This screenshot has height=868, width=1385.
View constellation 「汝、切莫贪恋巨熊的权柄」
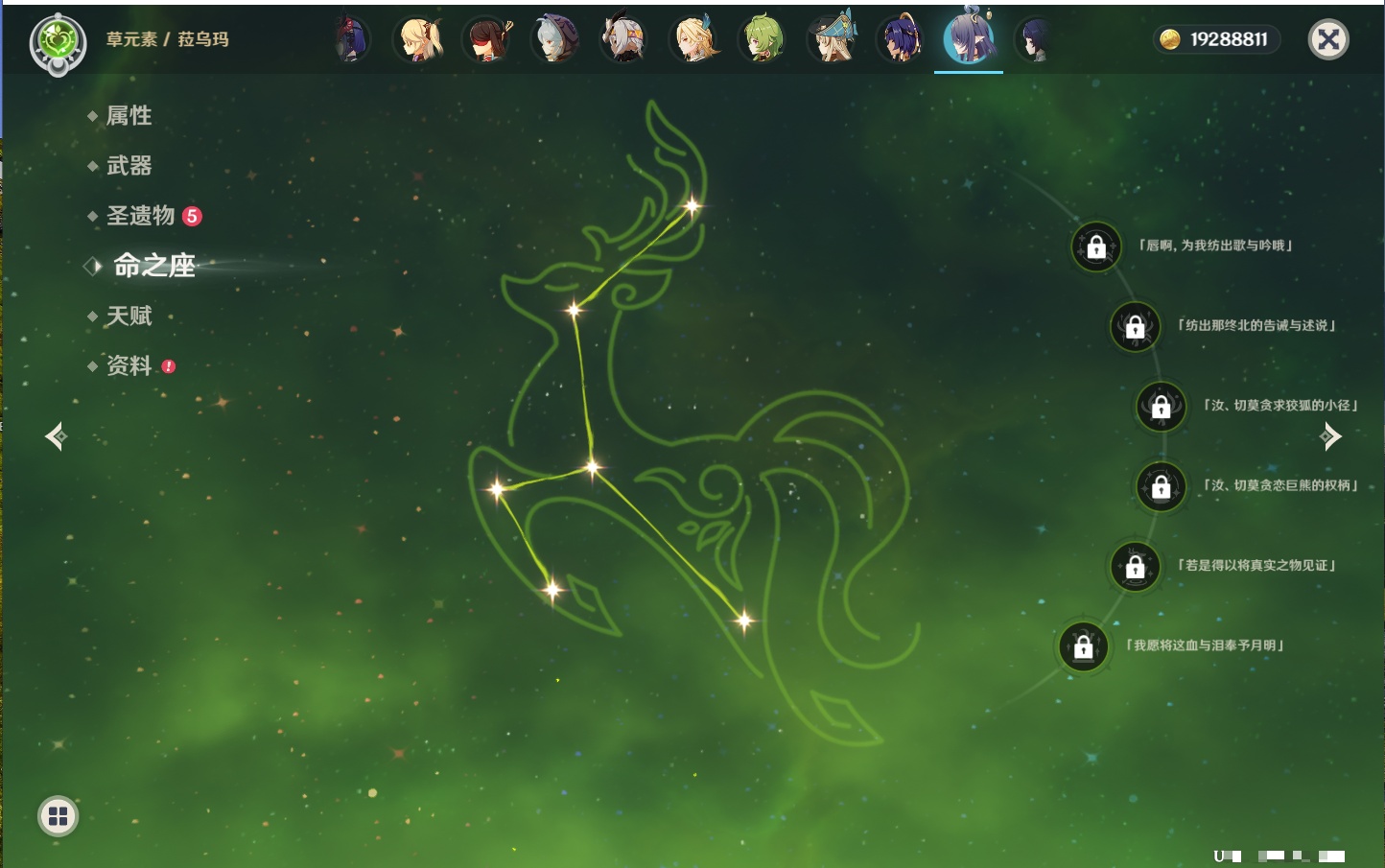[x=1161, y=486]
